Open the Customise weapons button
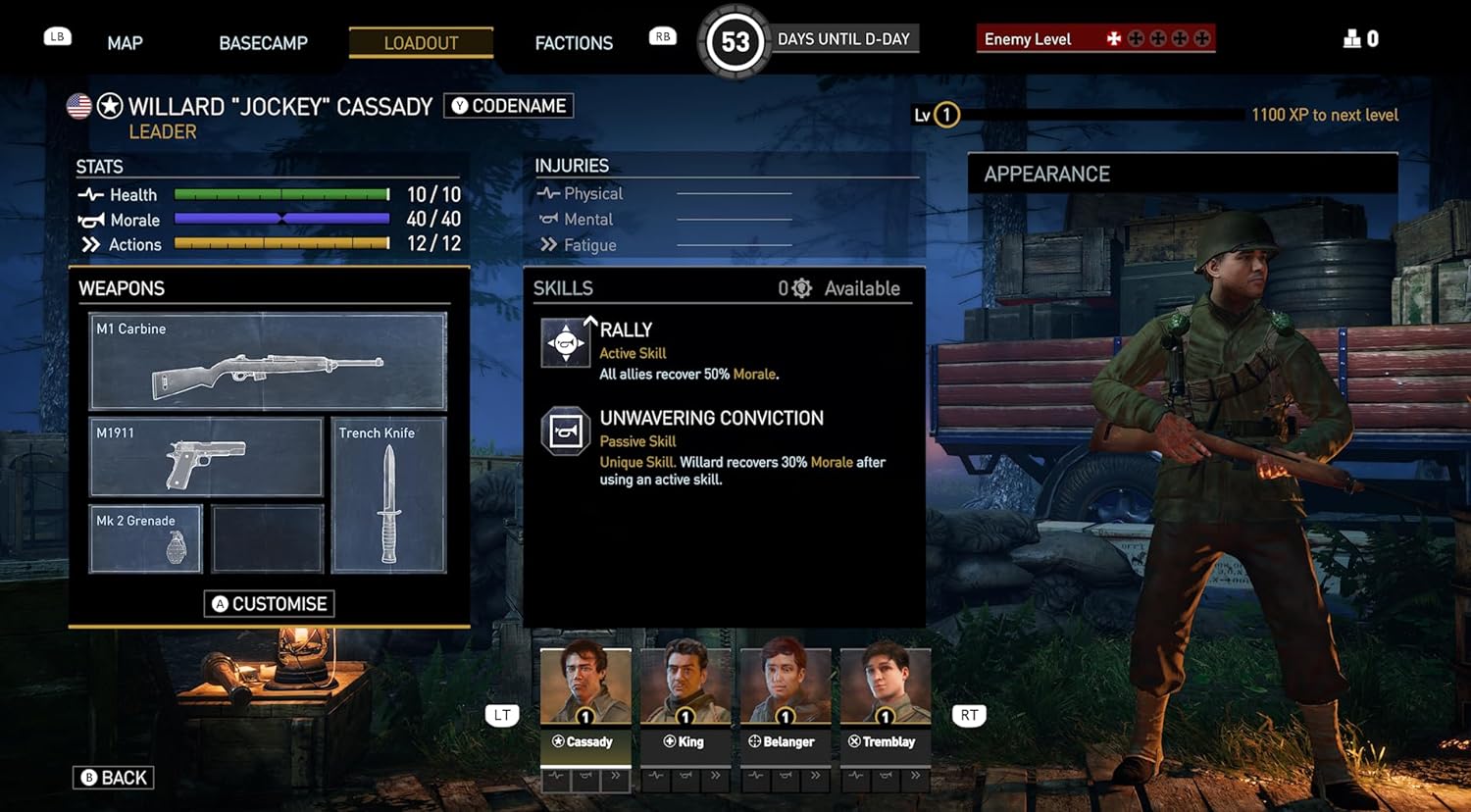1471x812 pixels. 269,603
